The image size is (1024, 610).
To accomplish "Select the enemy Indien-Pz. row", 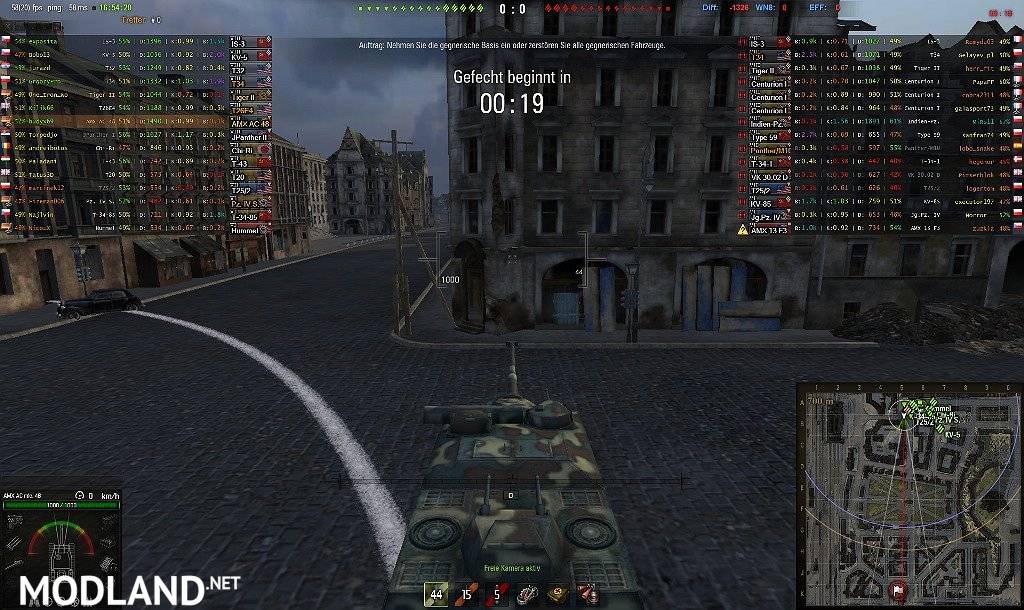I will tap(880, 121).
